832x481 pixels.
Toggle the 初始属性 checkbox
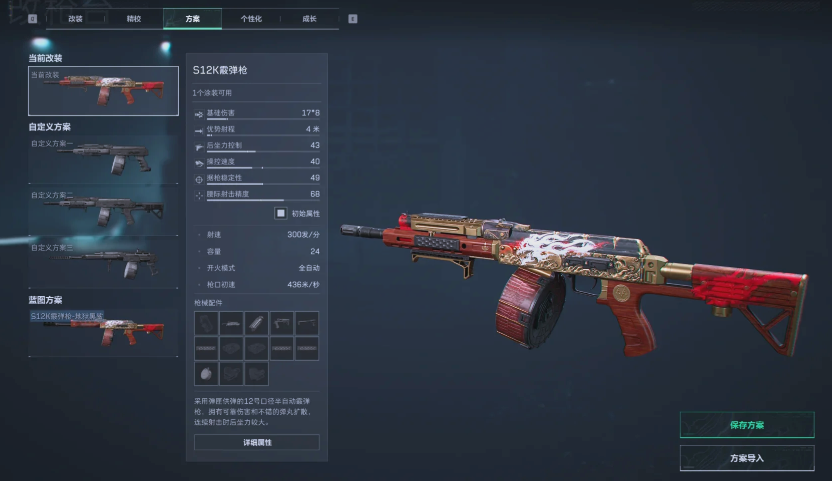[x=281, y=213]
